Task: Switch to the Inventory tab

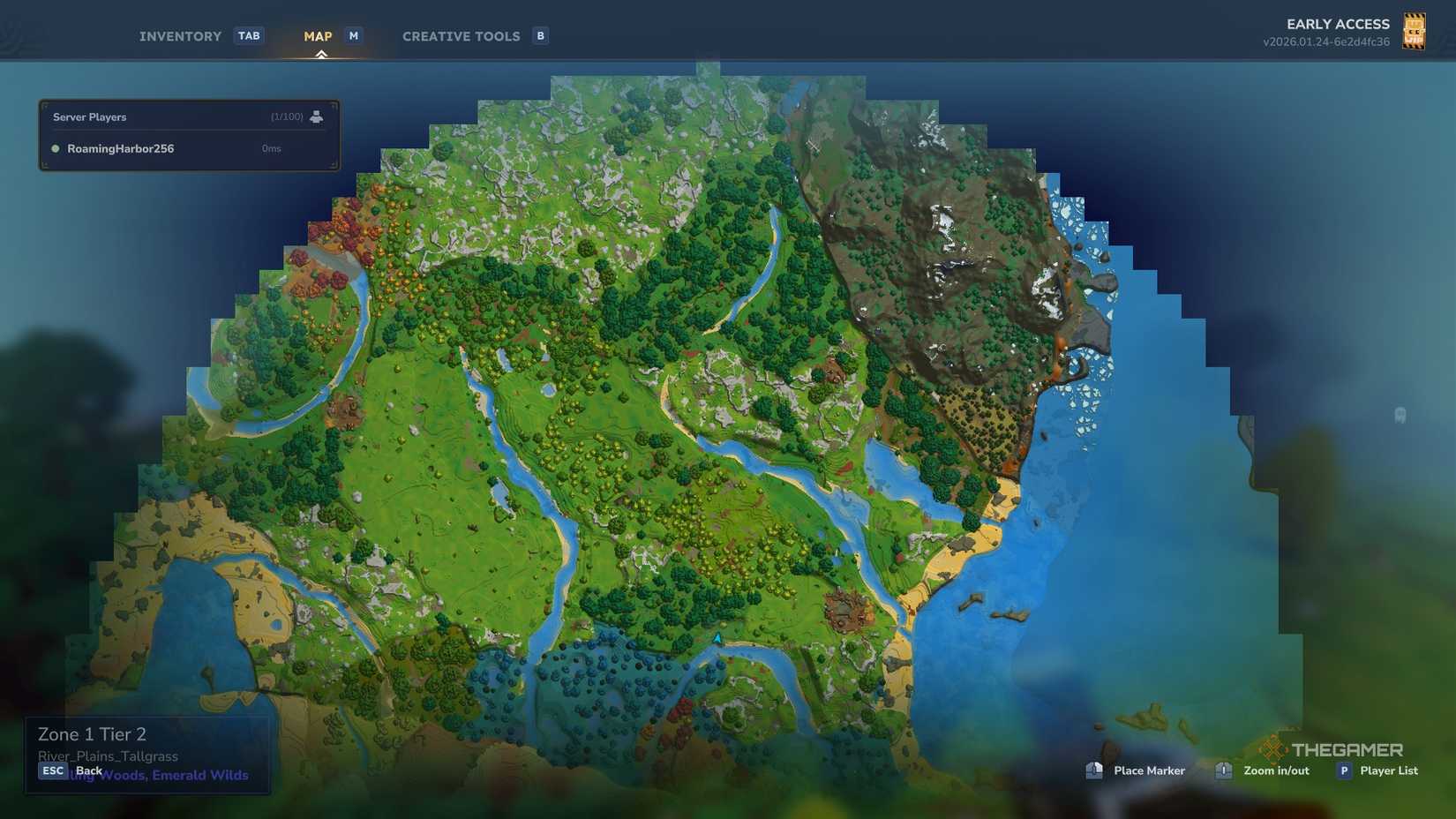Action: pyautogui.click(x=179, y=36)
